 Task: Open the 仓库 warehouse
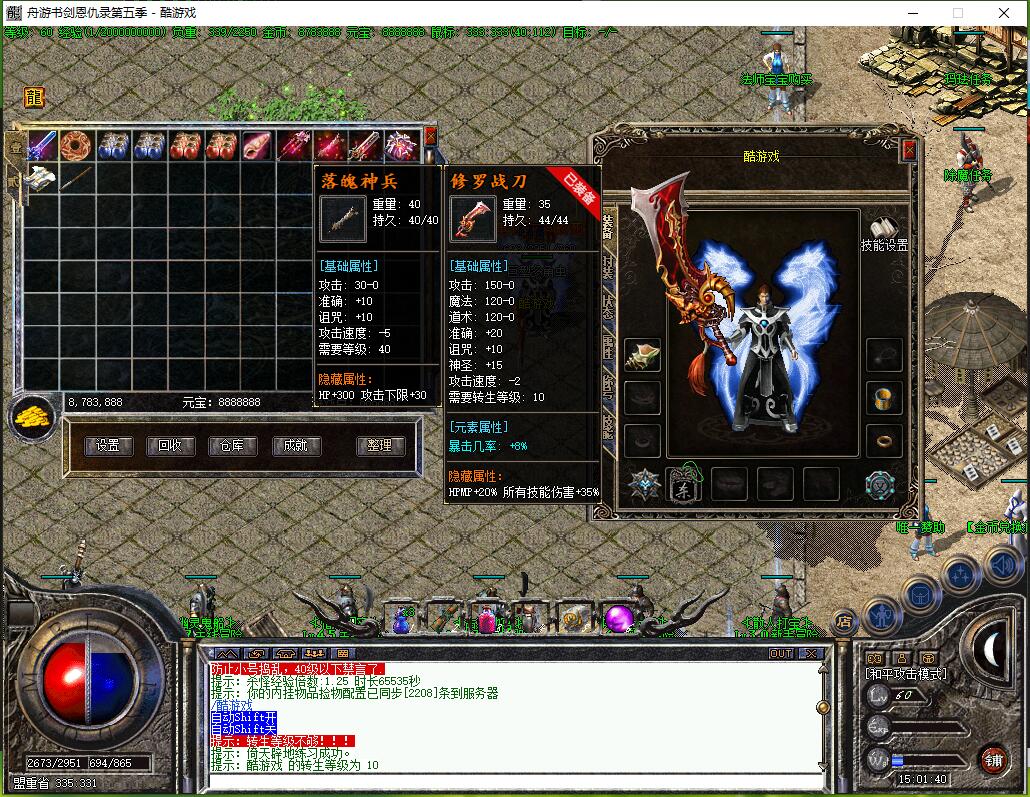pos(232,446)
